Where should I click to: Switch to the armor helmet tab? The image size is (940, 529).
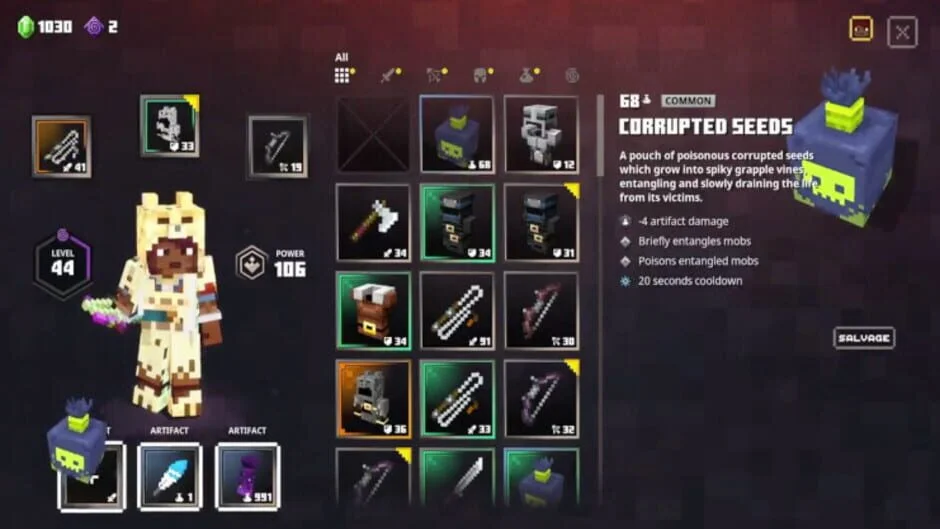coord(480,75)
